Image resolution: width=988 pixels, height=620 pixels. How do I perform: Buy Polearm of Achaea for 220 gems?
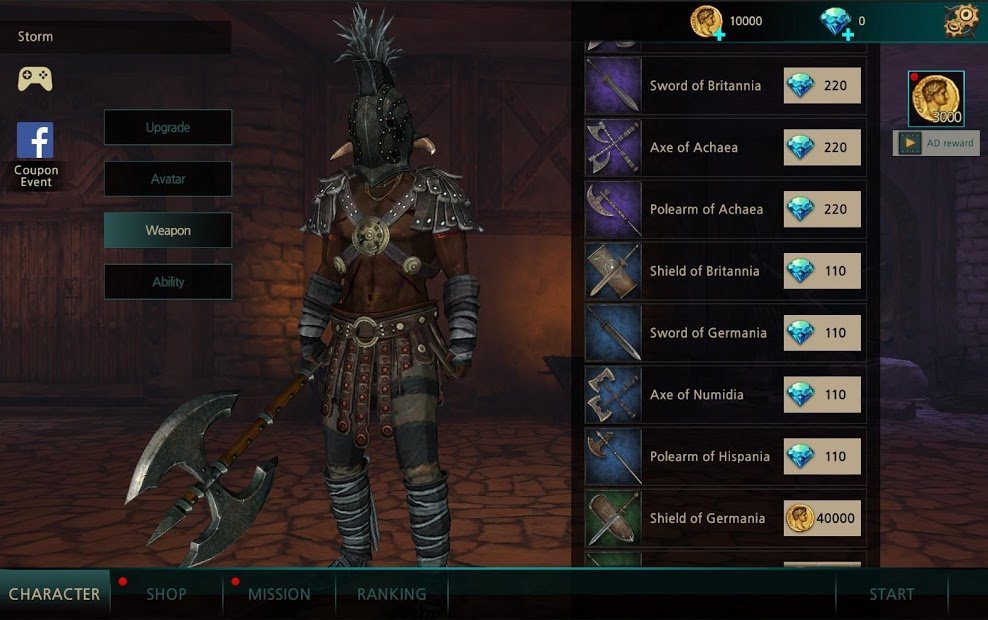point(822,210)
